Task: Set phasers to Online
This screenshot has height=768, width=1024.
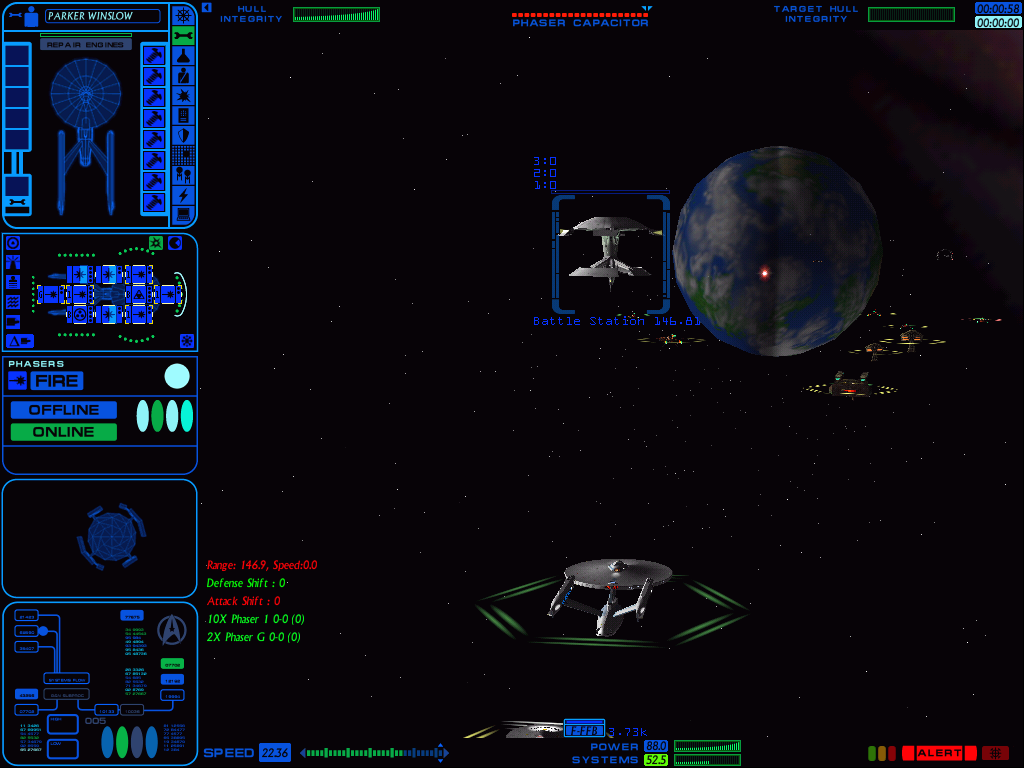Action: point(64,432)
